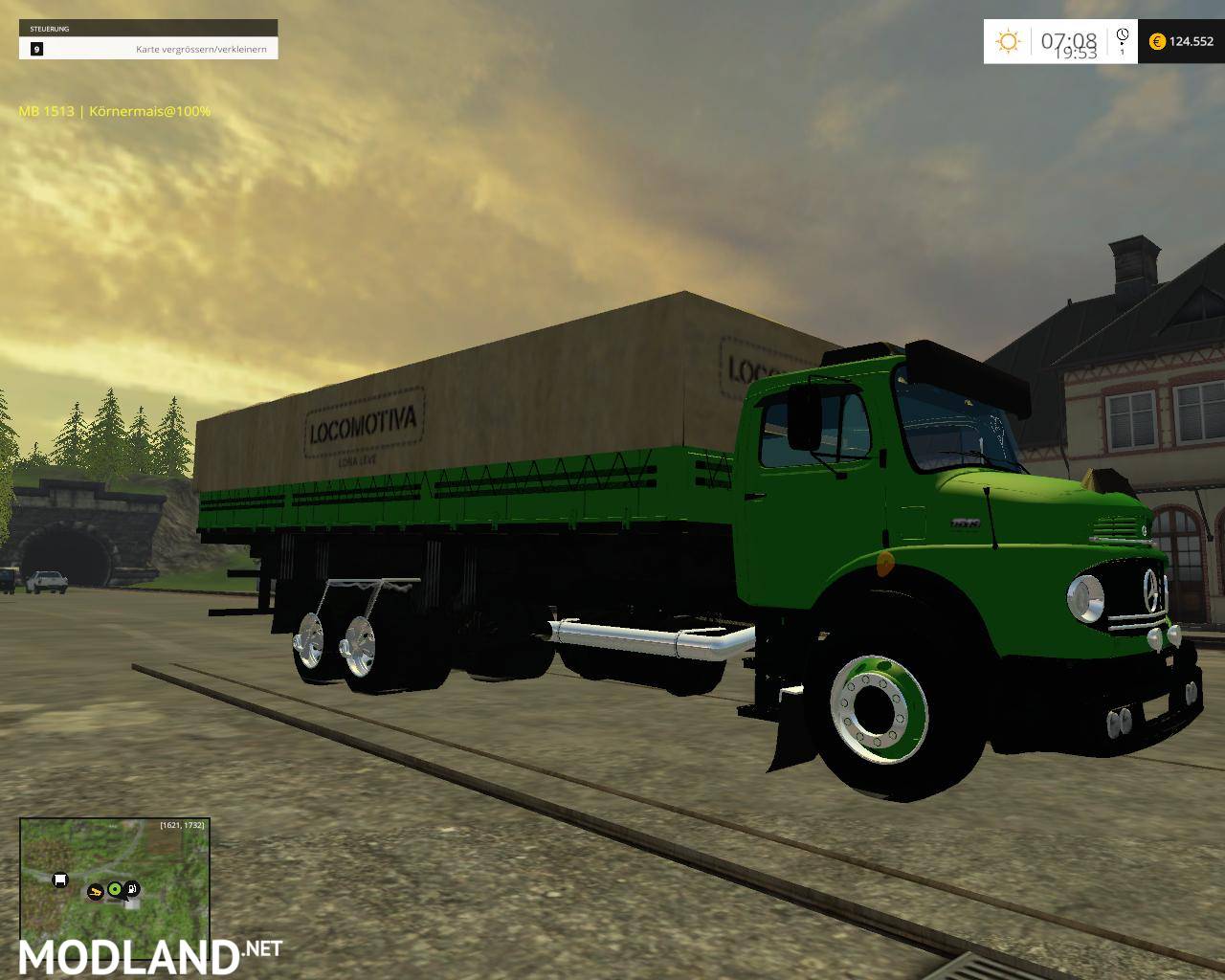Click the '9' hotkey hint box
The width and height of the screenshot is (1225, 980).
(35, 48)
